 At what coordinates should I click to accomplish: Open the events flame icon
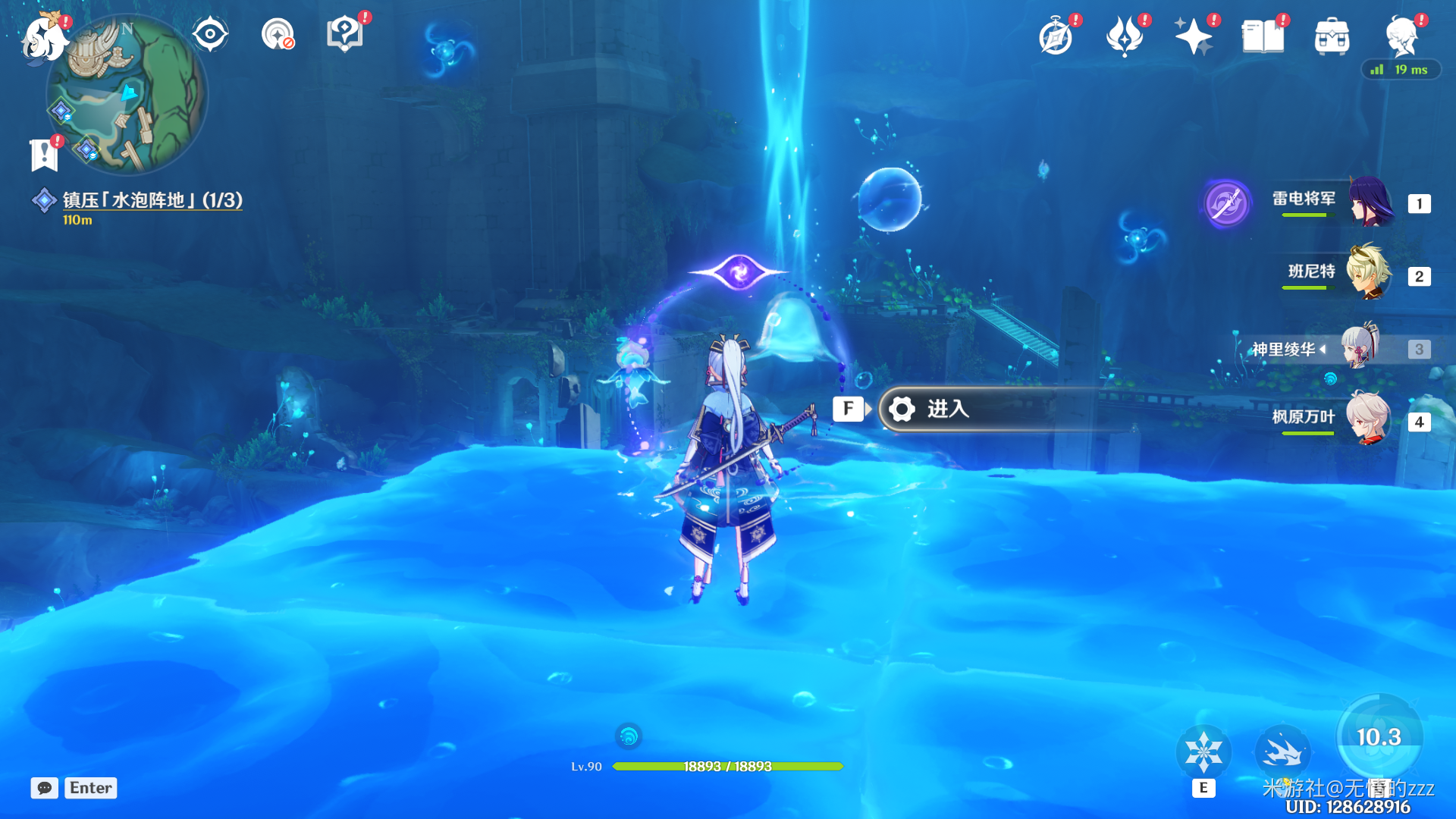tap(1125, 36)
